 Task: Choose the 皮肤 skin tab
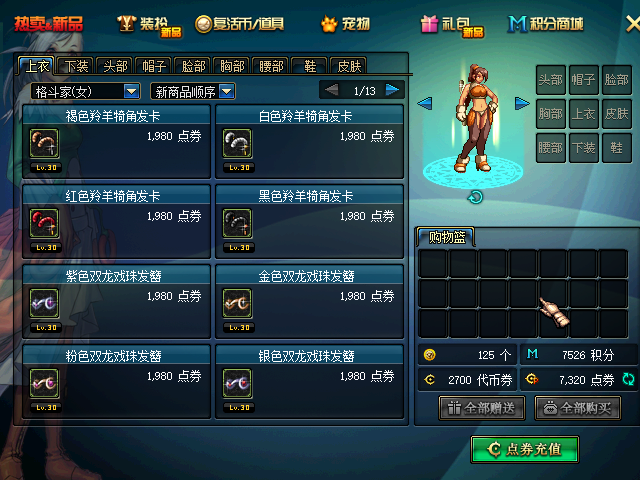pos(348,66)
